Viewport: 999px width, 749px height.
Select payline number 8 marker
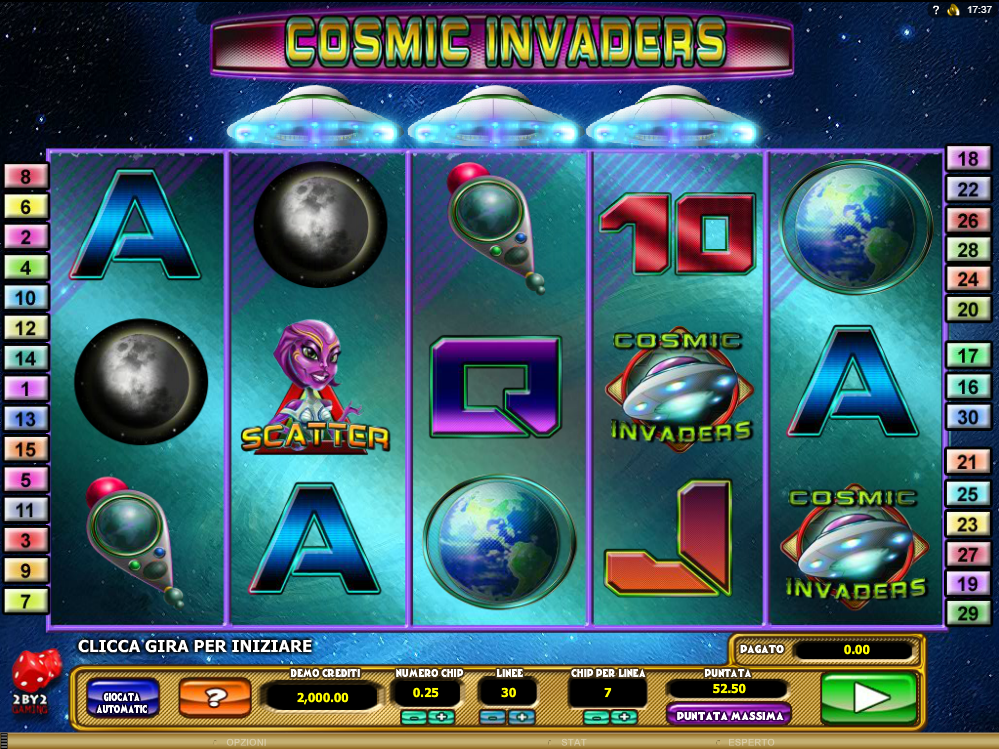click(27, 177)
